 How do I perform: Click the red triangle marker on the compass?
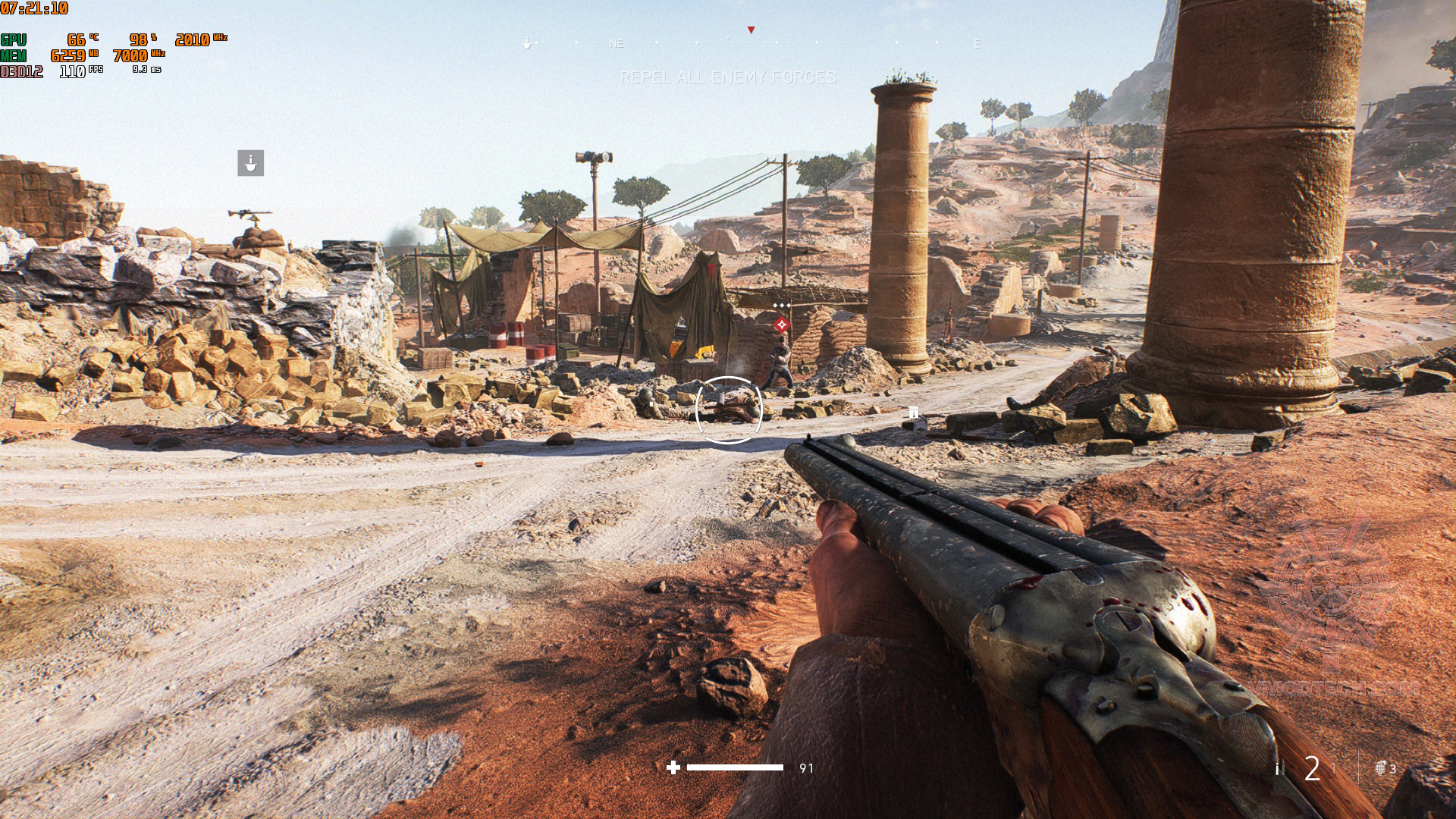click(x=751, y=30)
